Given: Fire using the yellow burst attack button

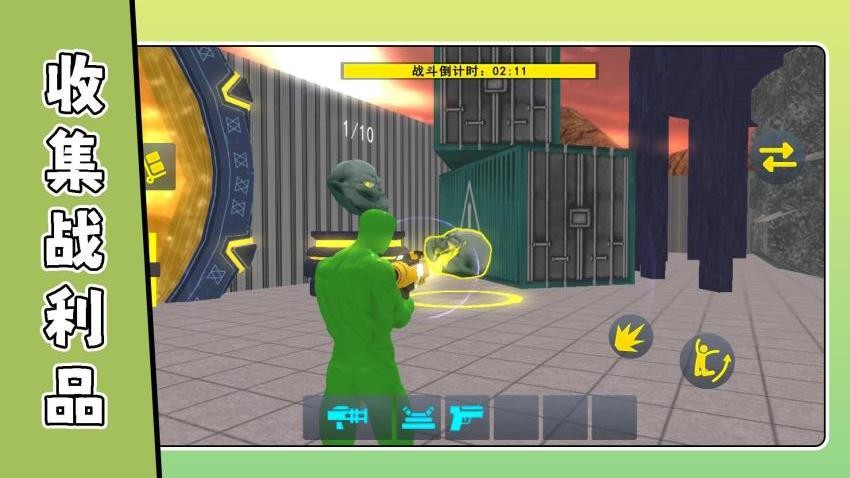Looking at the screenshot, I should [631, 336].
